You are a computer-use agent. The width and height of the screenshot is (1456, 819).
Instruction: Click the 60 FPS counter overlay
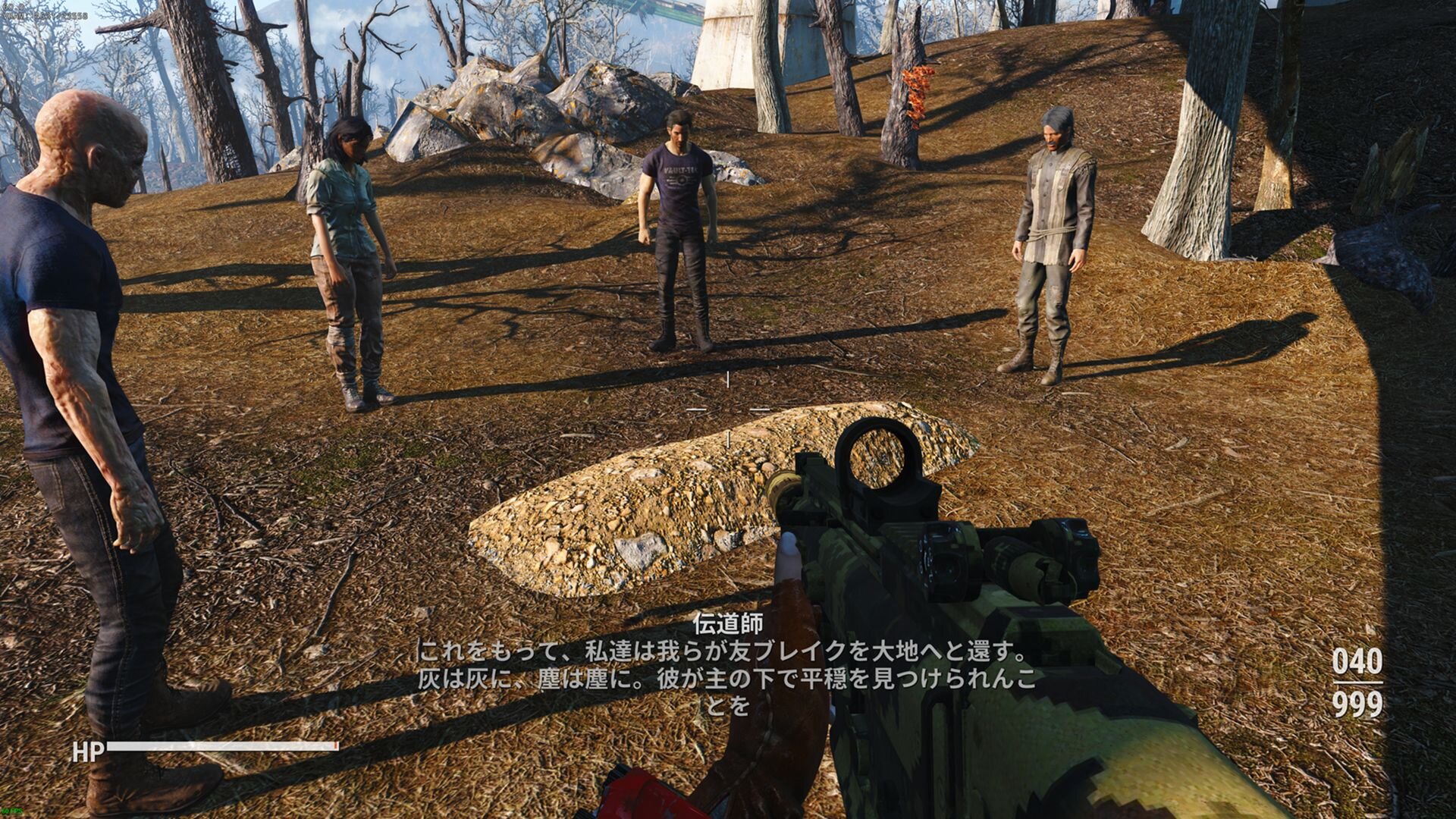click(x=13, y=811)
